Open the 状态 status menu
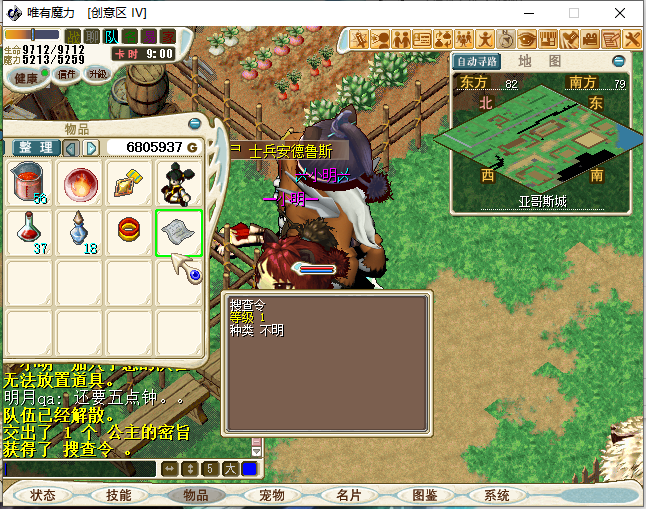646x509 pixels. point(44,495)
